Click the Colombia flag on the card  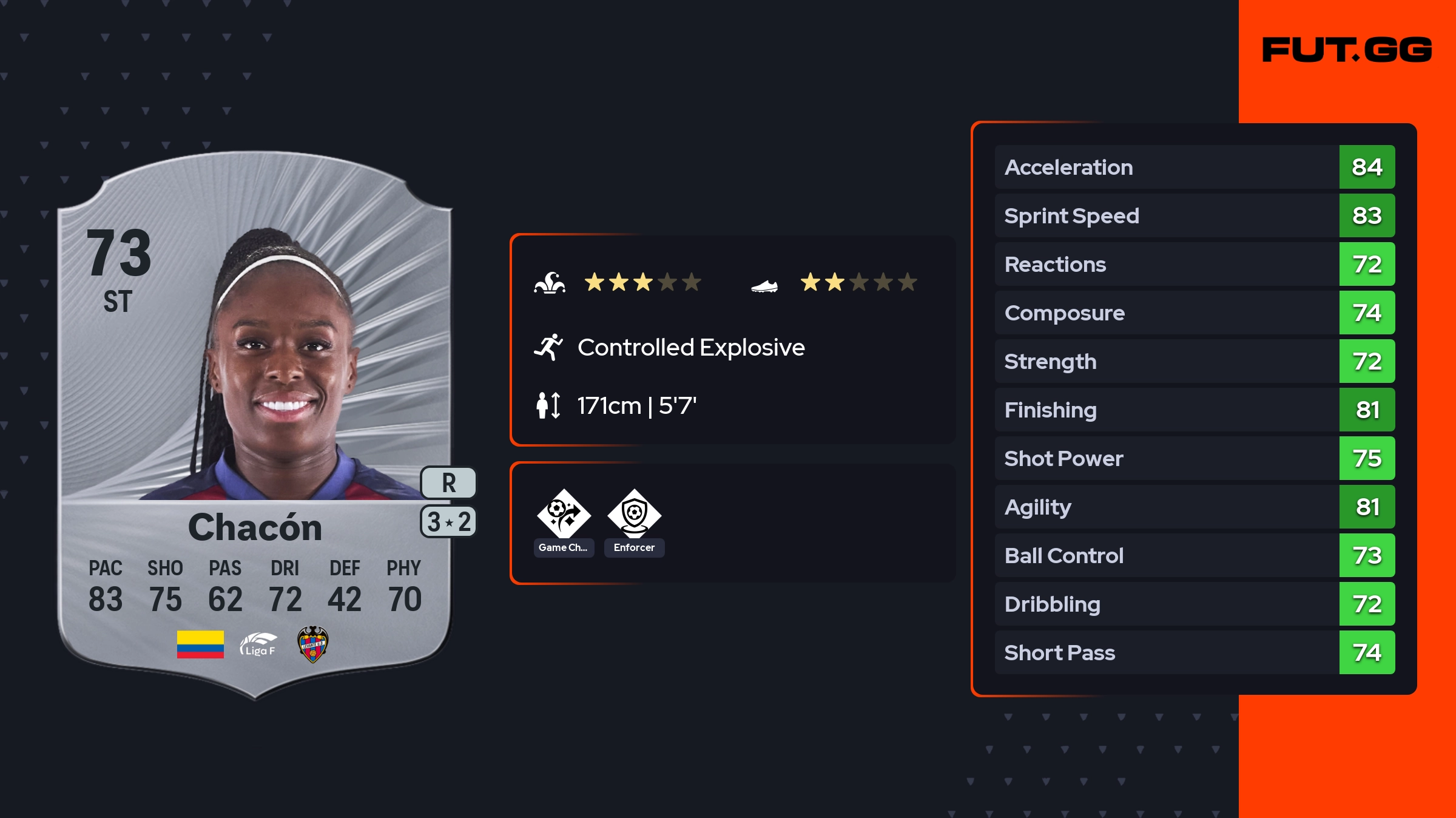pos(200,644)
